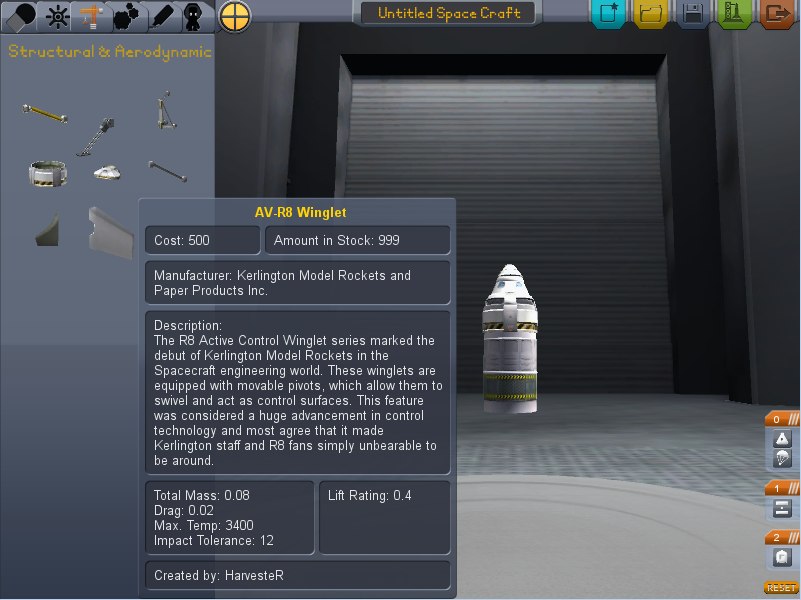Screen dimensions: 801x600
Task: Select the ring-shaped decoupler part
Action: coord(47,173)
